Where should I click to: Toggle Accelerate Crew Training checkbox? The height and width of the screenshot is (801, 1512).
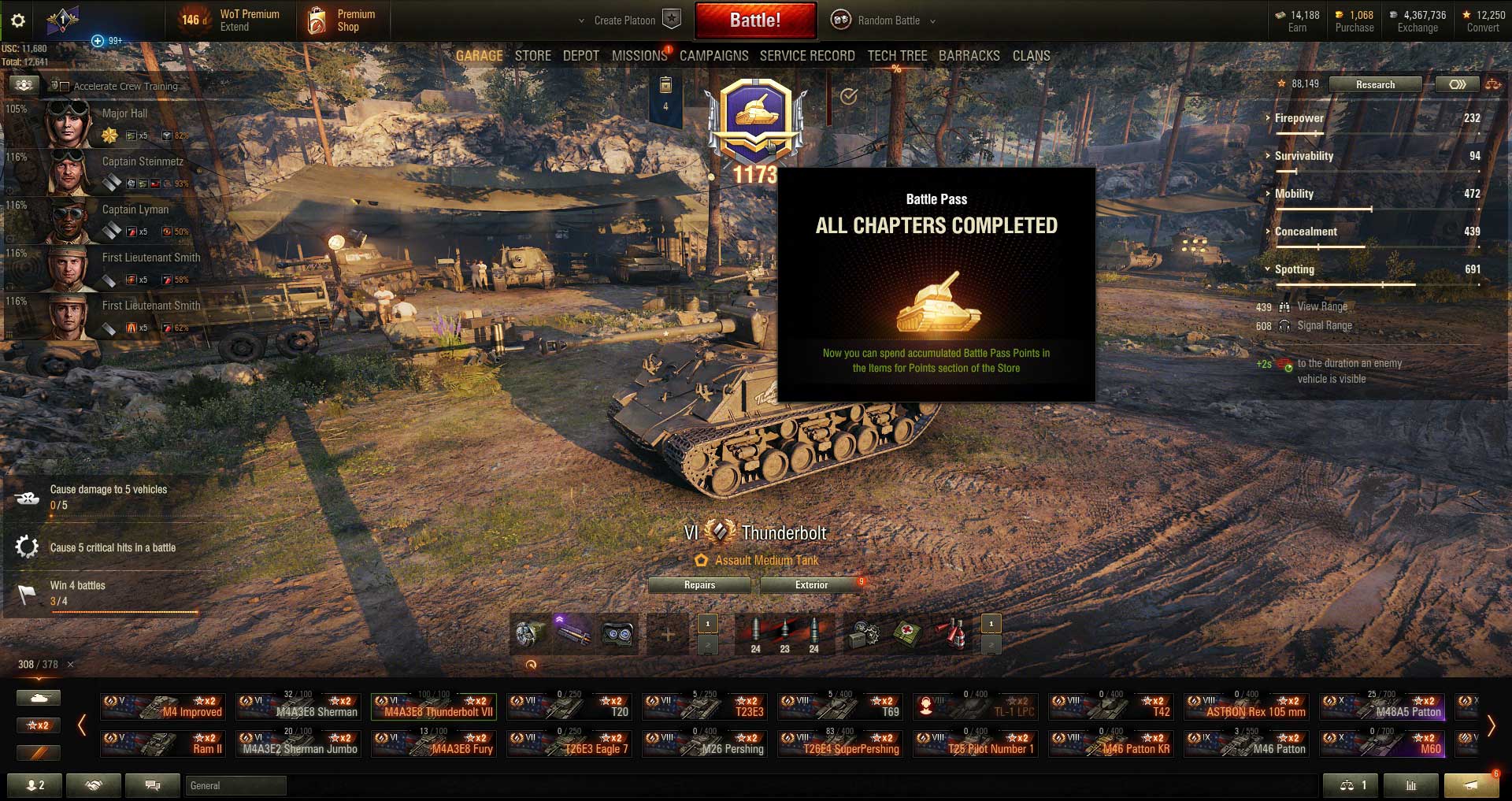pyautogui.click(x=65, y=87)
